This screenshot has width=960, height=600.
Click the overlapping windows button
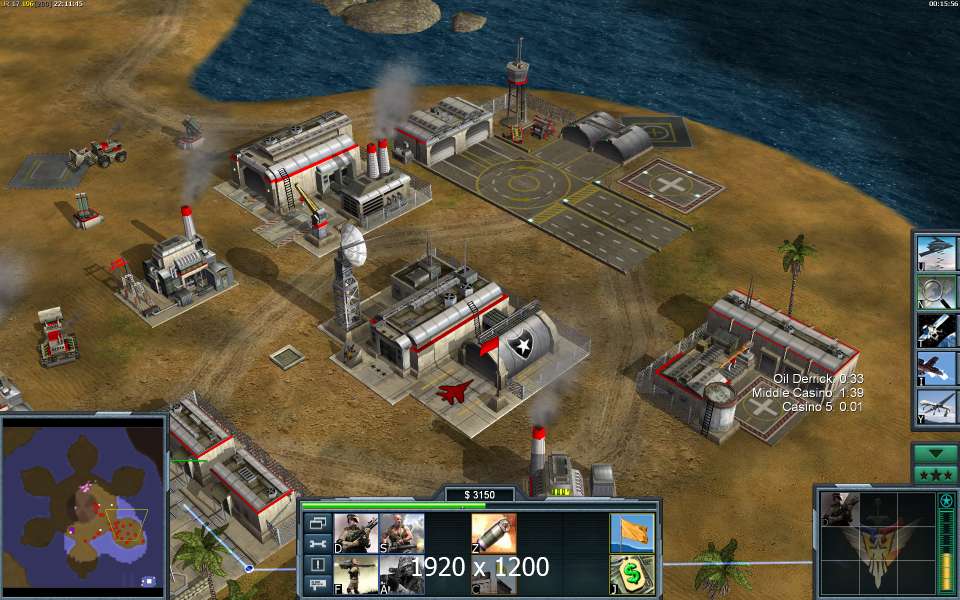coord(317,523)
